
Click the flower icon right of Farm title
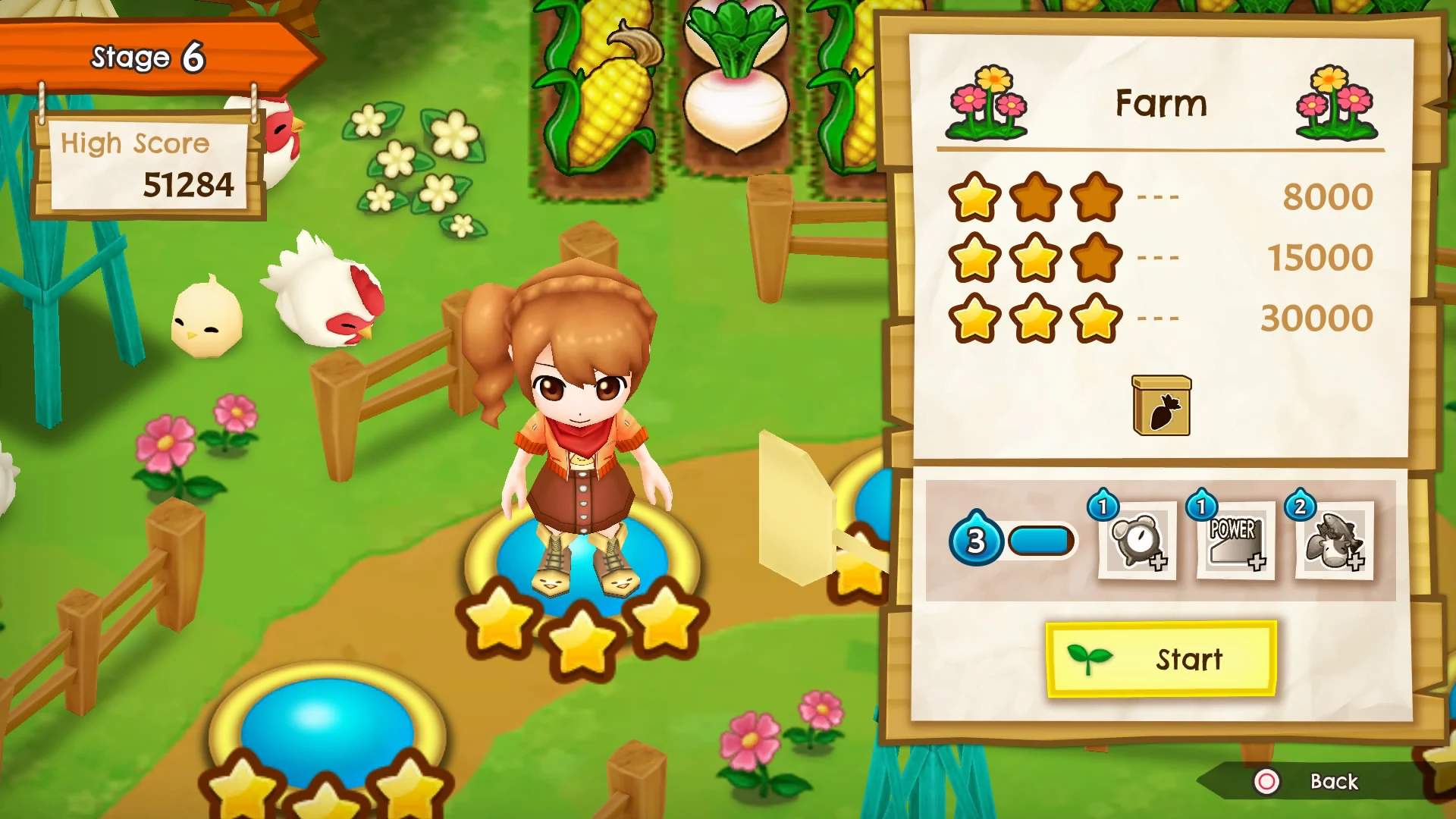click(1337, 102)
